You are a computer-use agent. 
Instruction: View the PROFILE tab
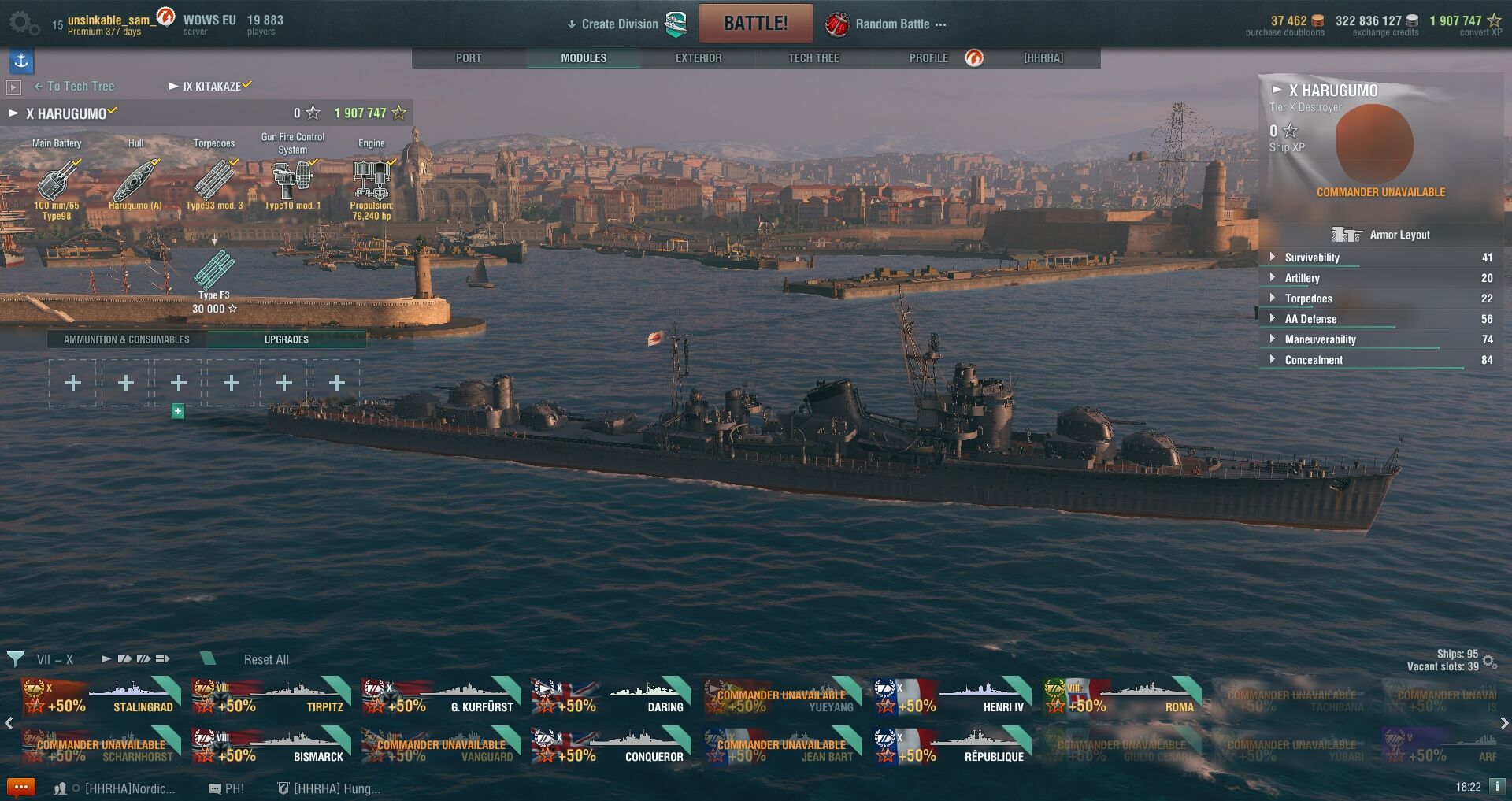(928, 58)
